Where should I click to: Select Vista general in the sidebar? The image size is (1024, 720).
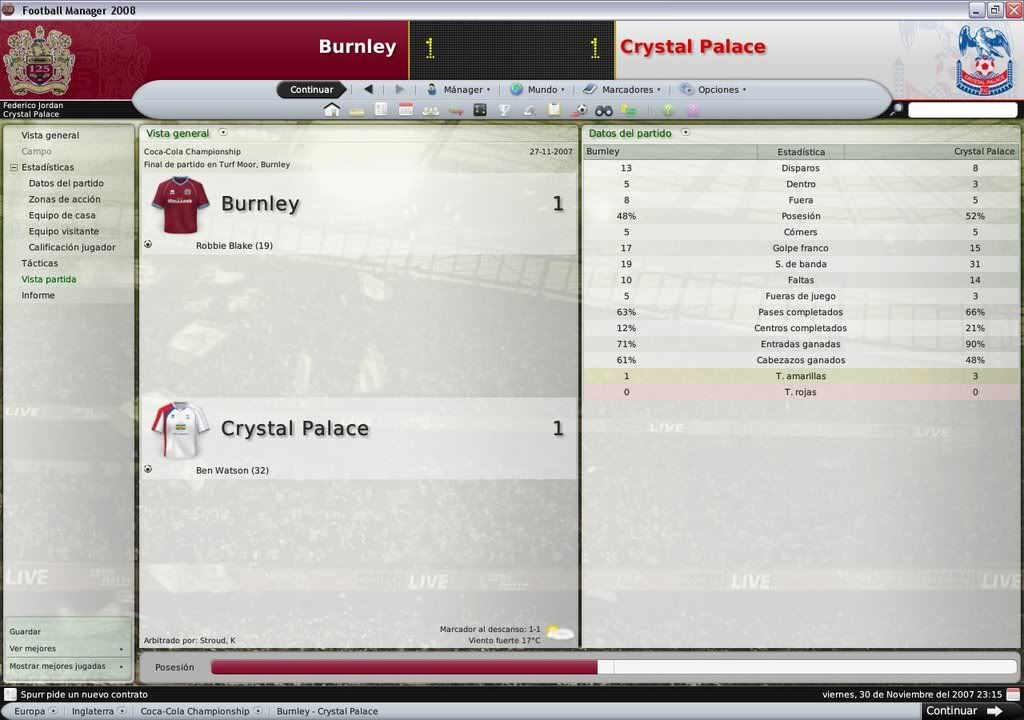[50, 135]
